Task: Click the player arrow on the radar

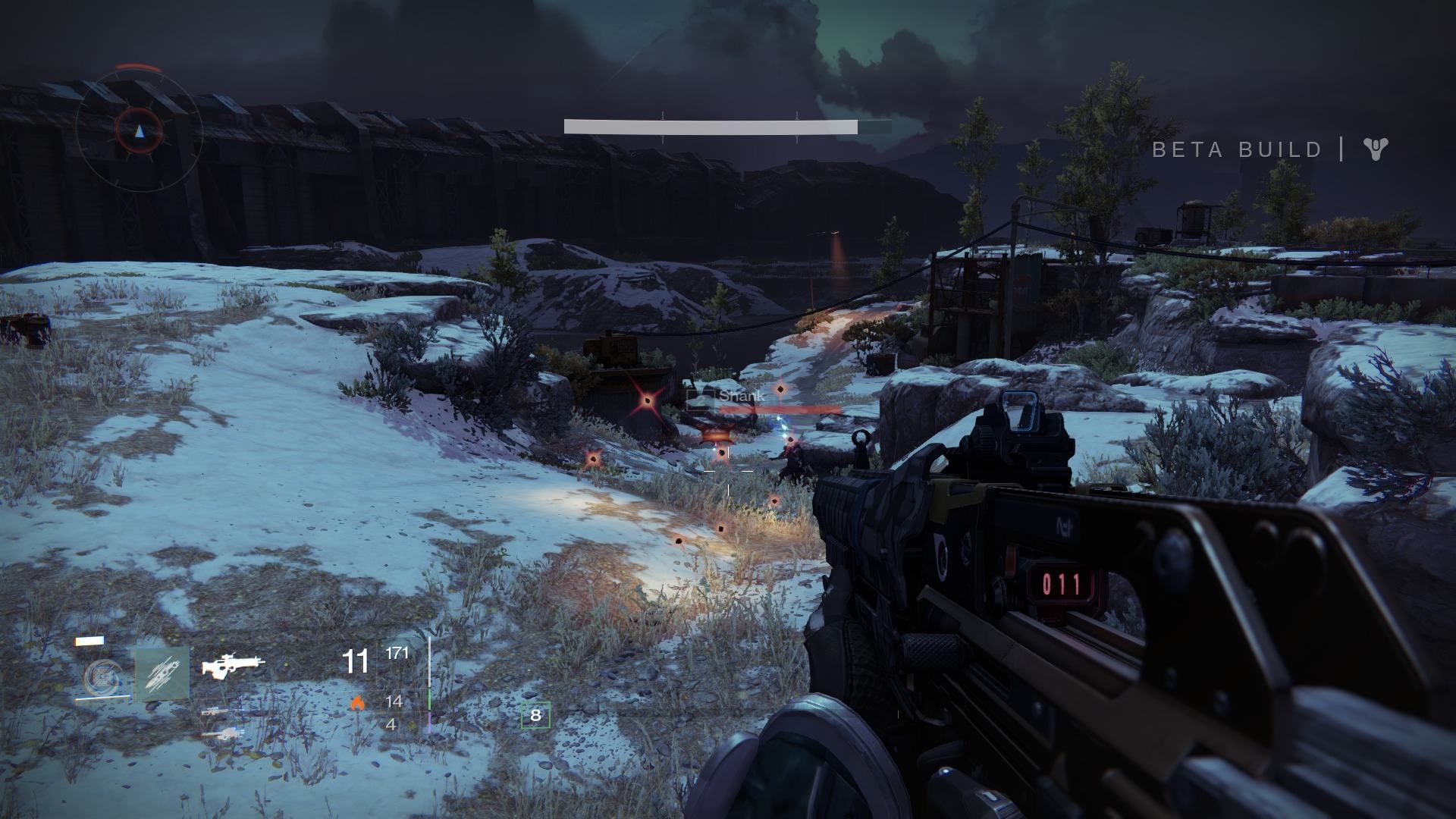Action: click(x=138, y=133)
